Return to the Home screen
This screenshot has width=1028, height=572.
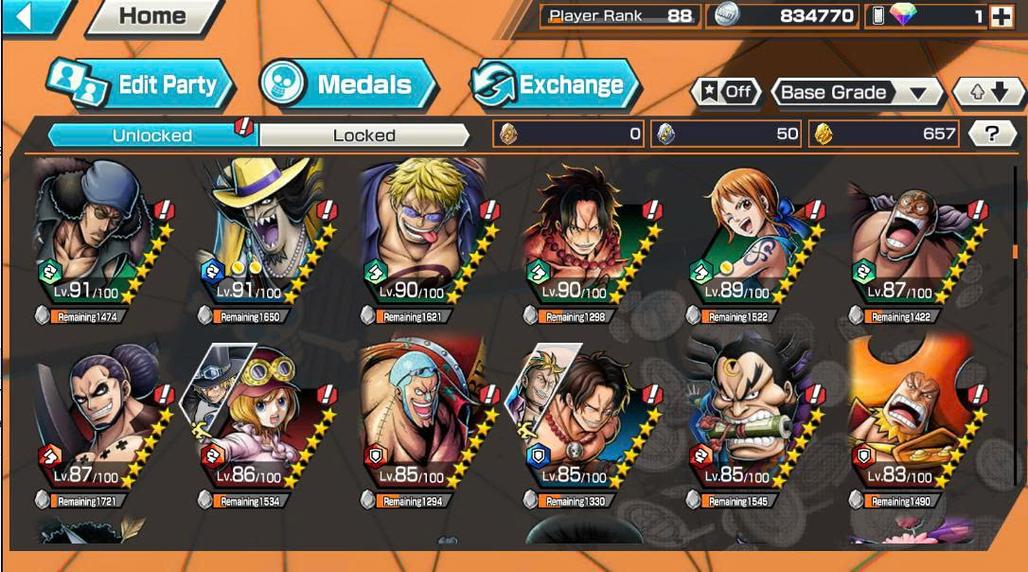[x=153, y=17]
